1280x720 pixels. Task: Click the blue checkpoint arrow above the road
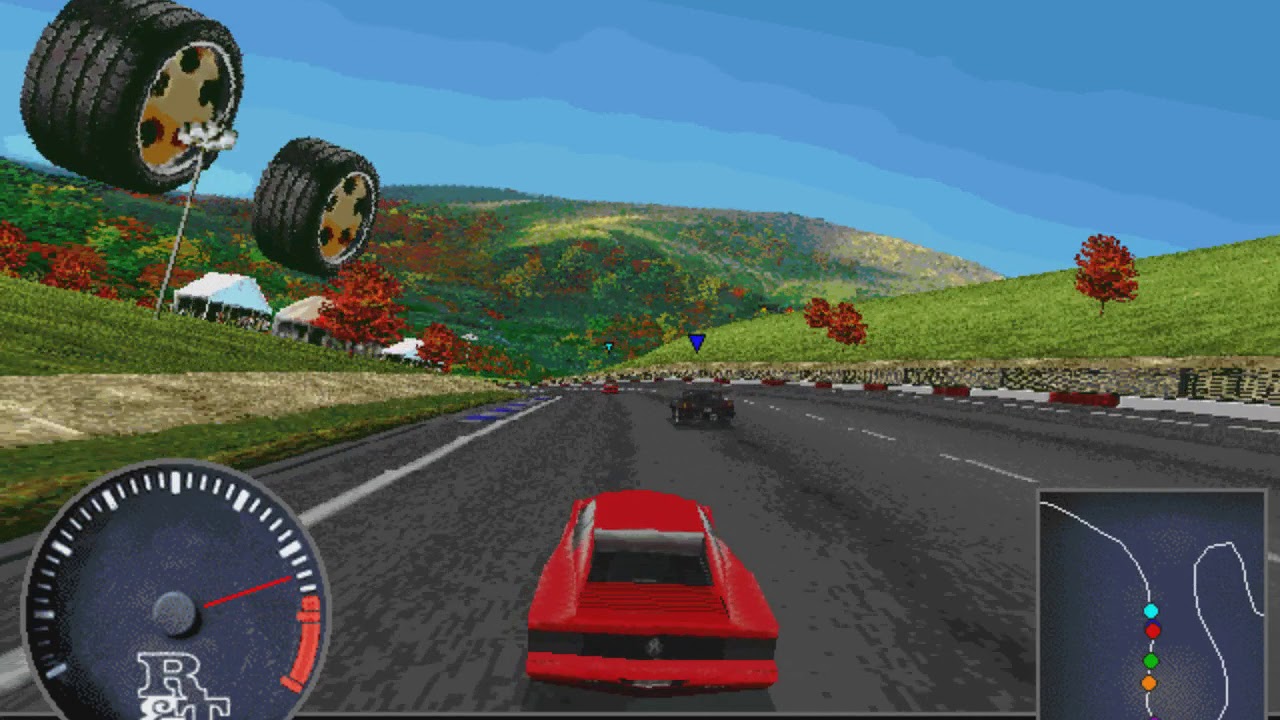point(695,341)
